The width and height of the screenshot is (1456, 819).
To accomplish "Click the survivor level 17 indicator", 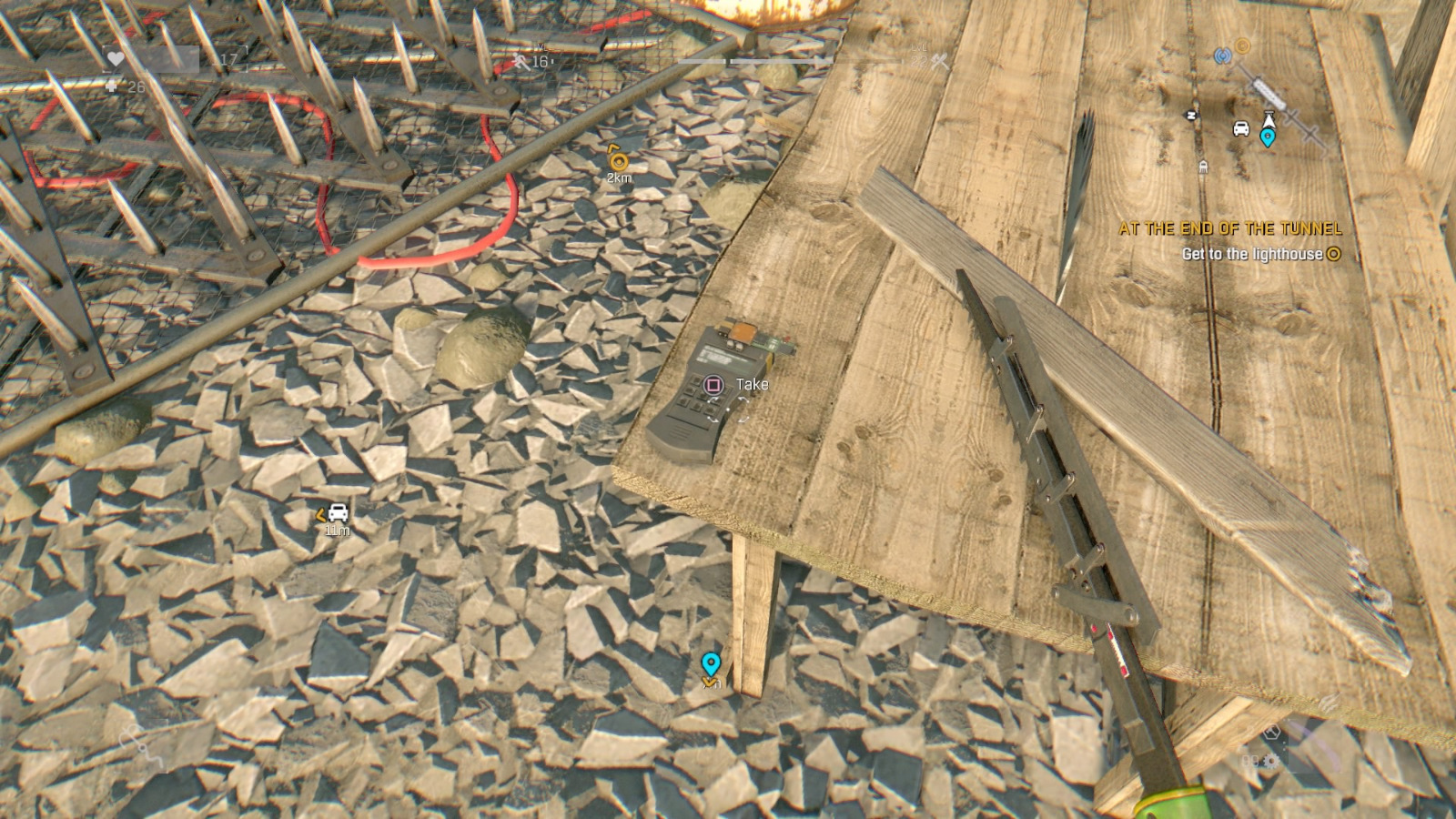I will 227,58.
